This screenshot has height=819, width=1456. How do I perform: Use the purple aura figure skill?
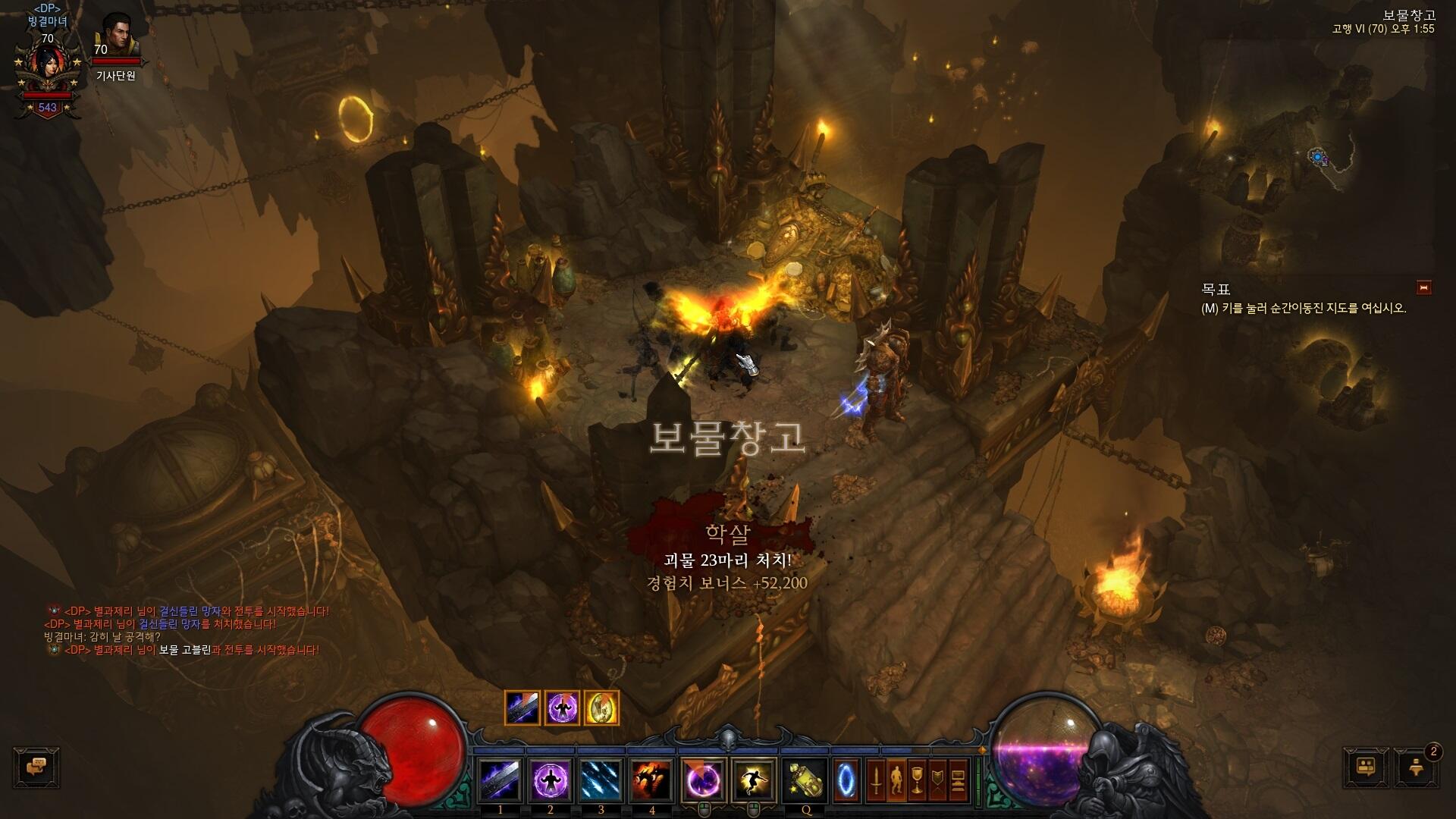point(551,780)
